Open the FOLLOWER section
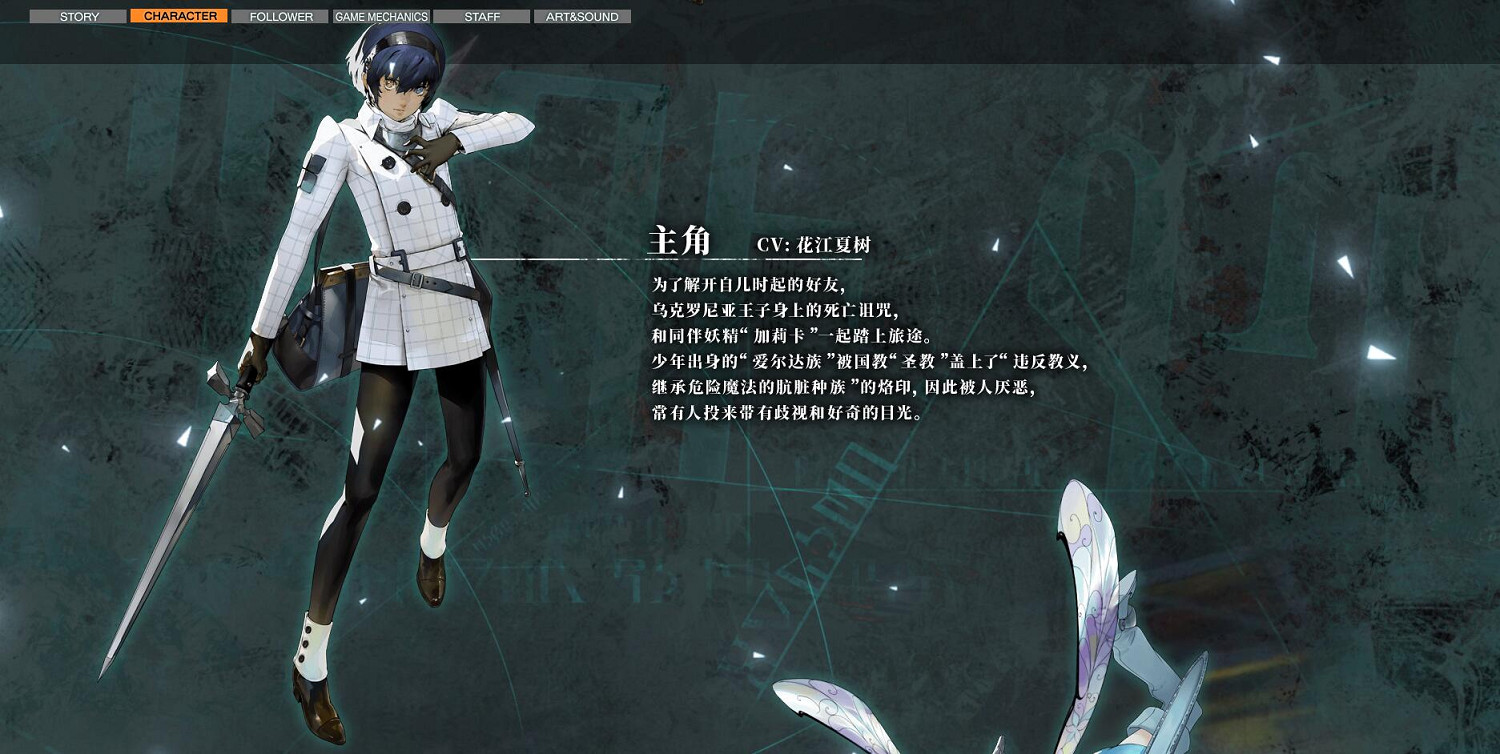This screenshot has height=754, width=1500. 280,16
